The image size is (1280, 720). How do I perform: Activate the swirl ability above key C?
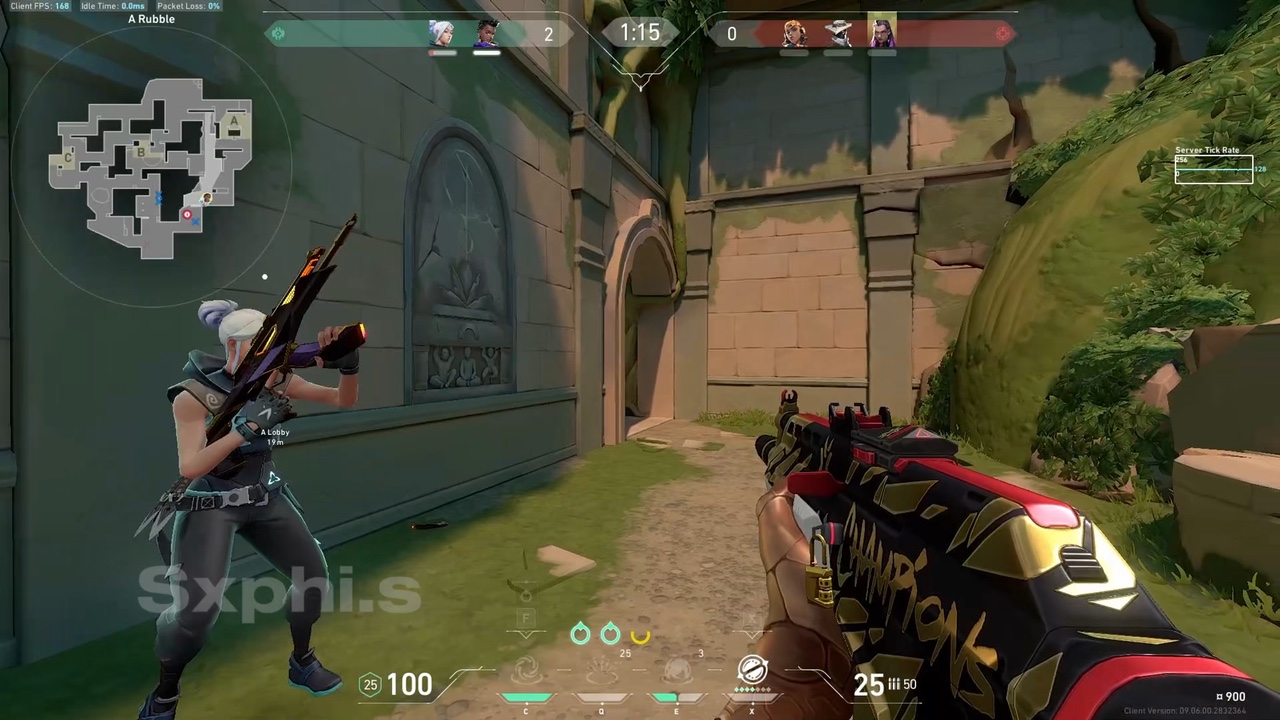pos(527,671)
